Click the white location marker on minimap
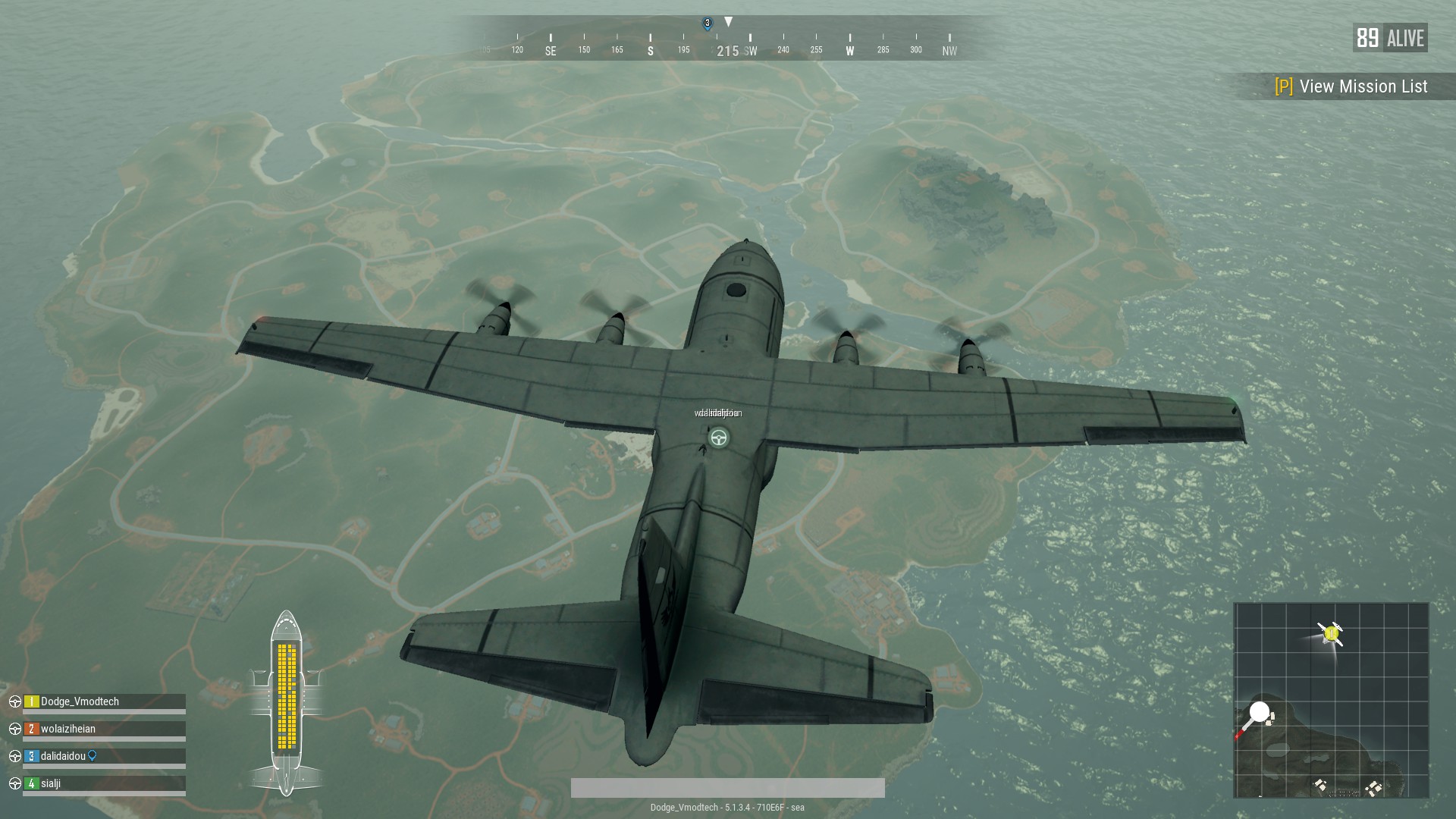The width and height of the screenshot is (1456, 819). (1259, 713)
